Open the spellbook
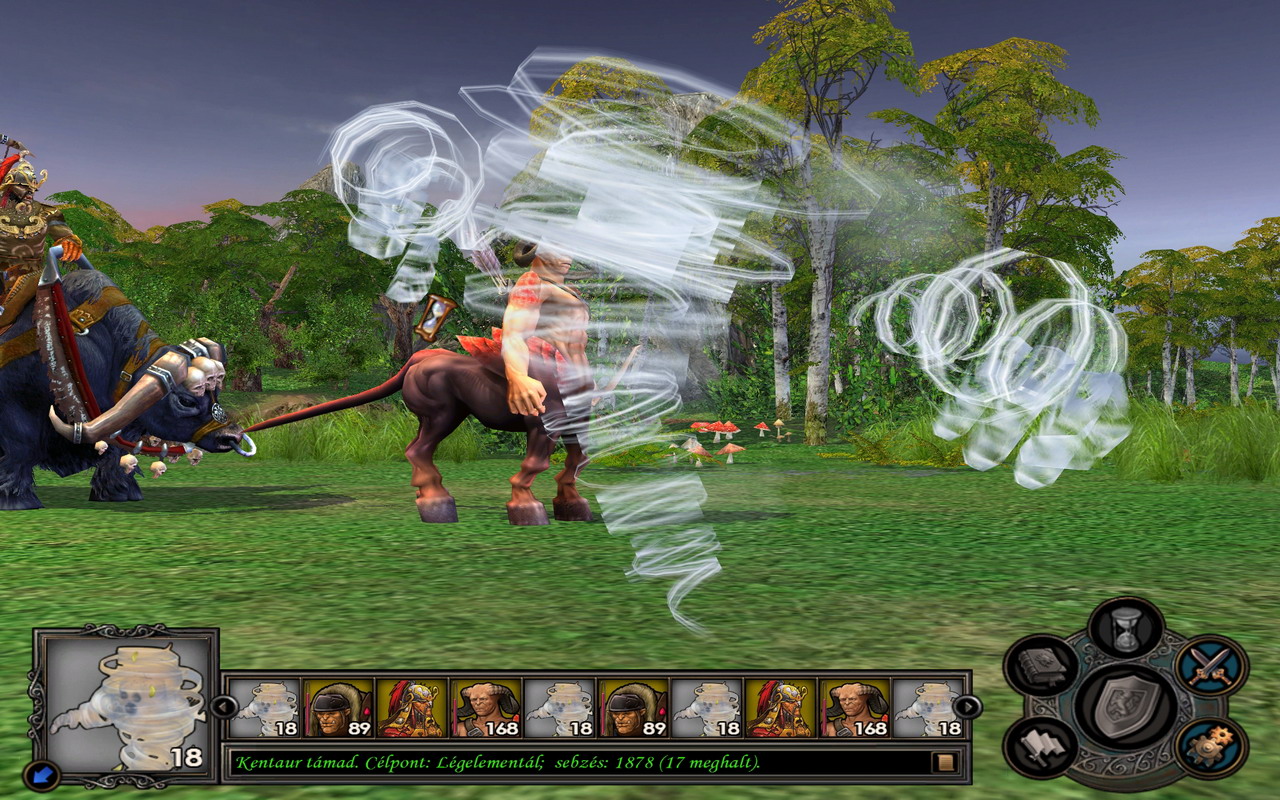Image resolution: width=1280 pixels, height=800 pixels. click(1041, 666)
